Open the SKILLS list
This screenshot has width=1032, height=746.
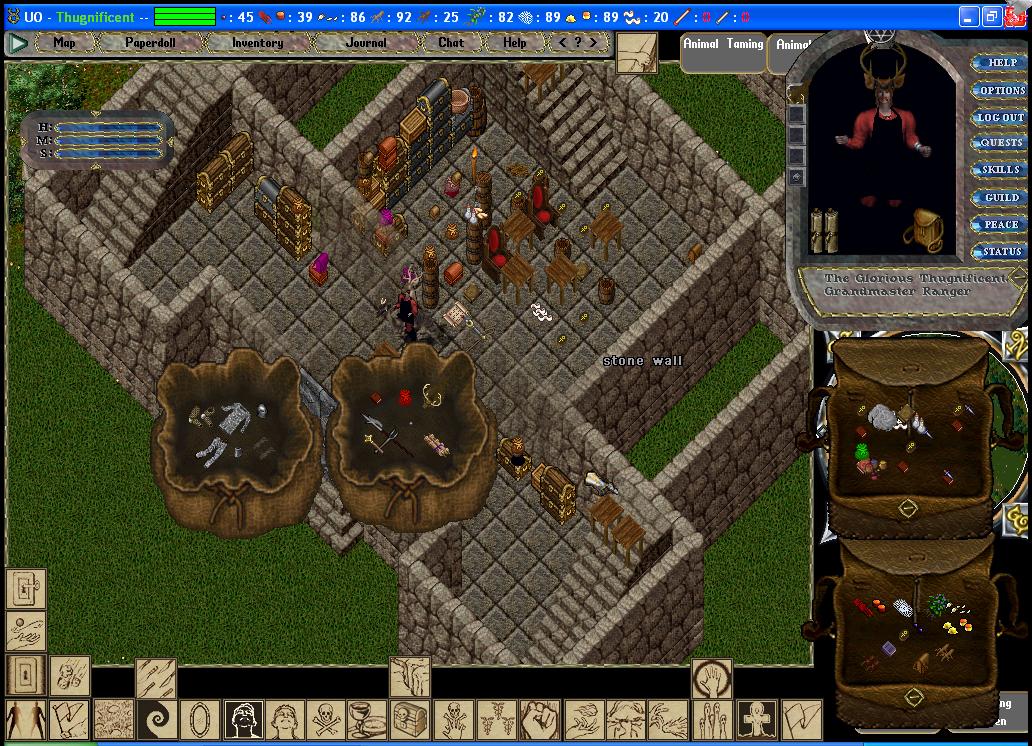1000,170
